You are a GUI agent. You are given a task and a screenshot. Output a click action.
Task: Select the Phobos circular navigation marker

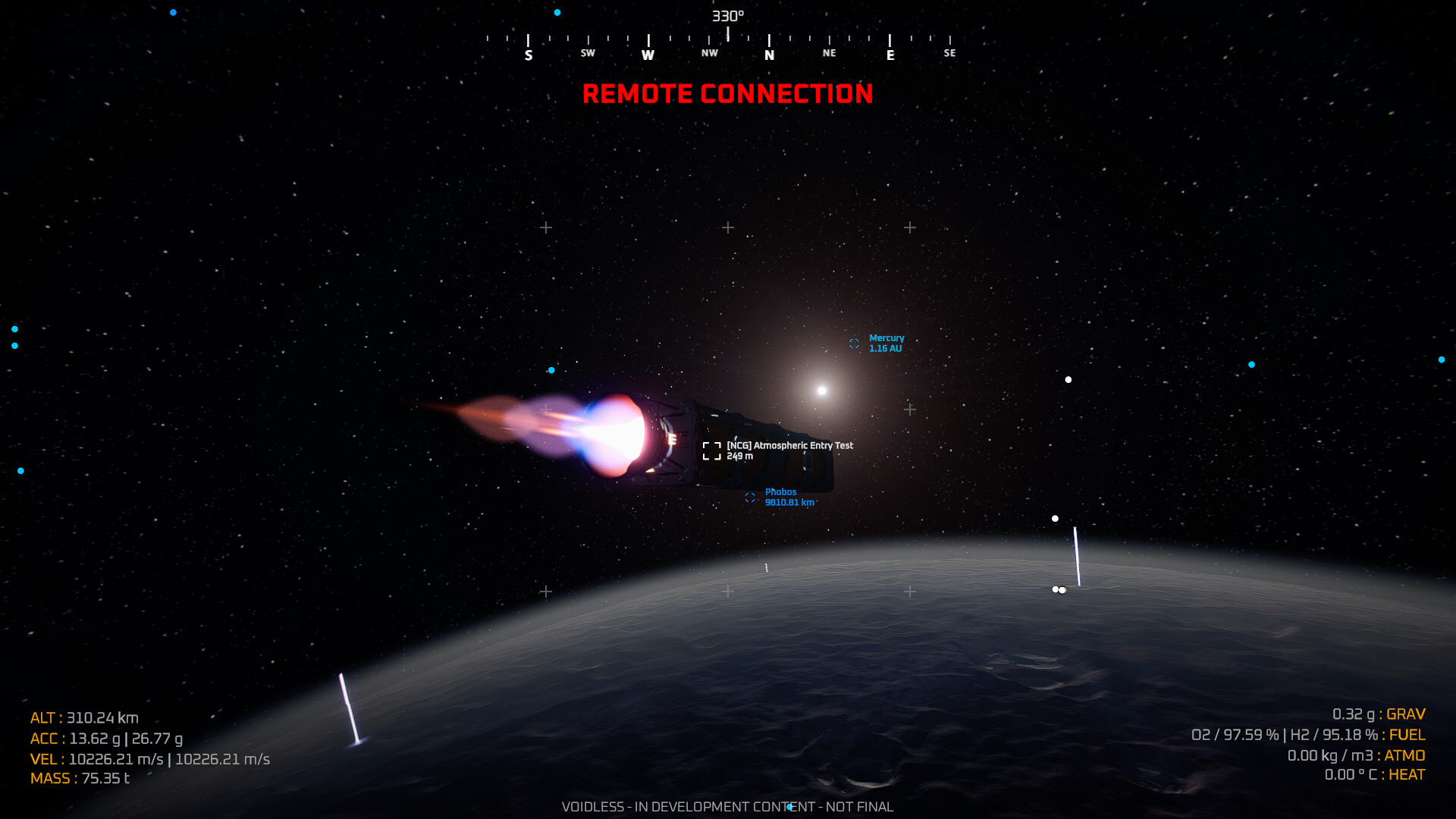pyautogui.click(x=750, y=497)
